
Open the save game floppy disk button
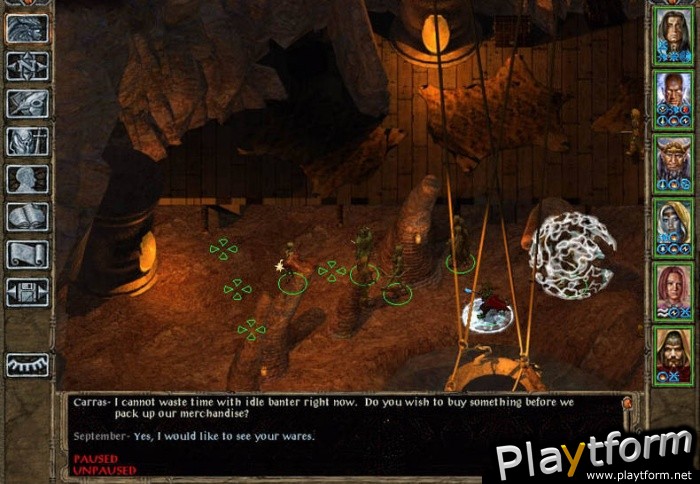click(27, 292)
